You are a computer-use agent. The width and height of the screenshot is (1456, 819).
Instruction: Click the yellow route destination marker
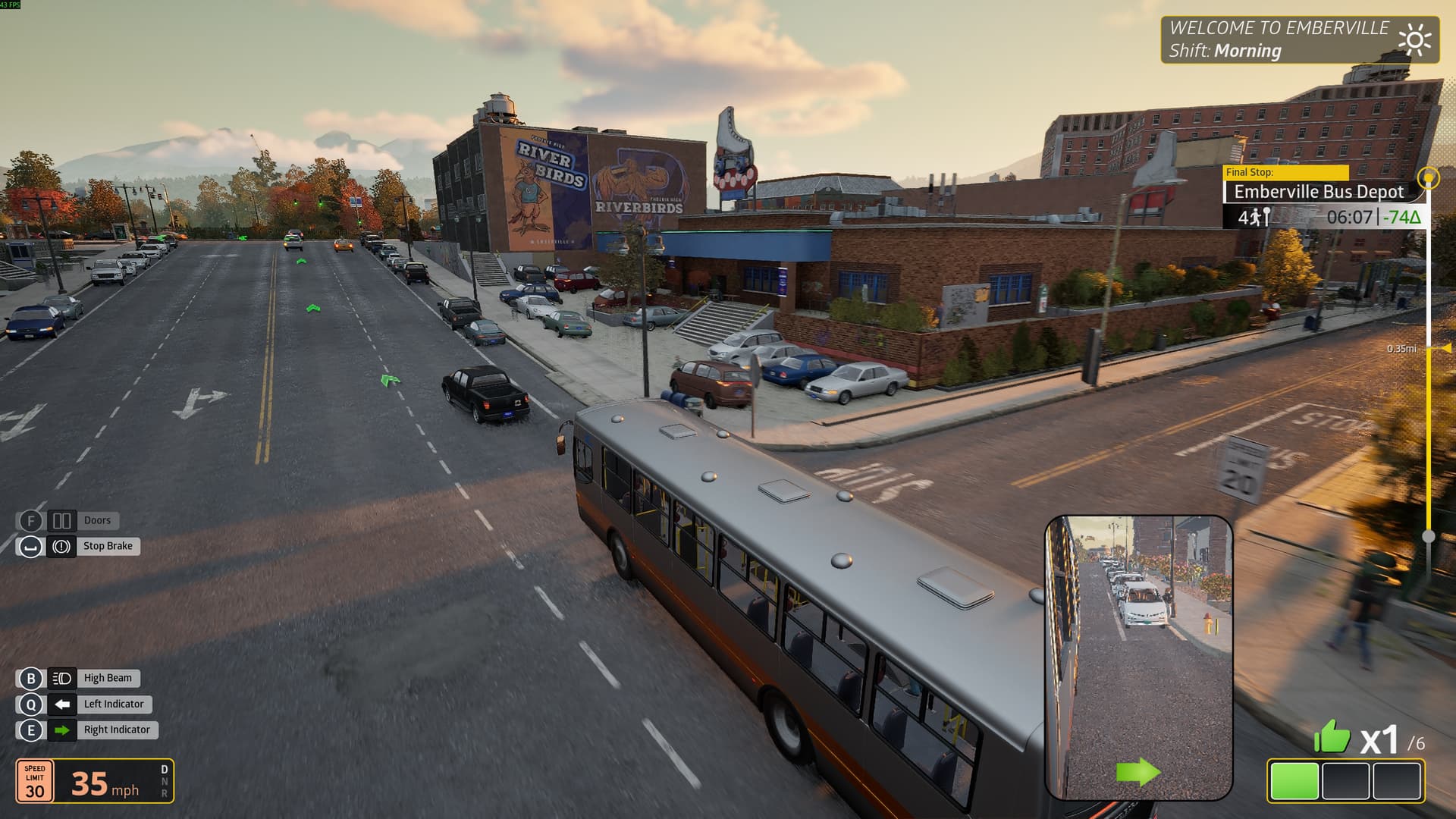click(1429, 178)
